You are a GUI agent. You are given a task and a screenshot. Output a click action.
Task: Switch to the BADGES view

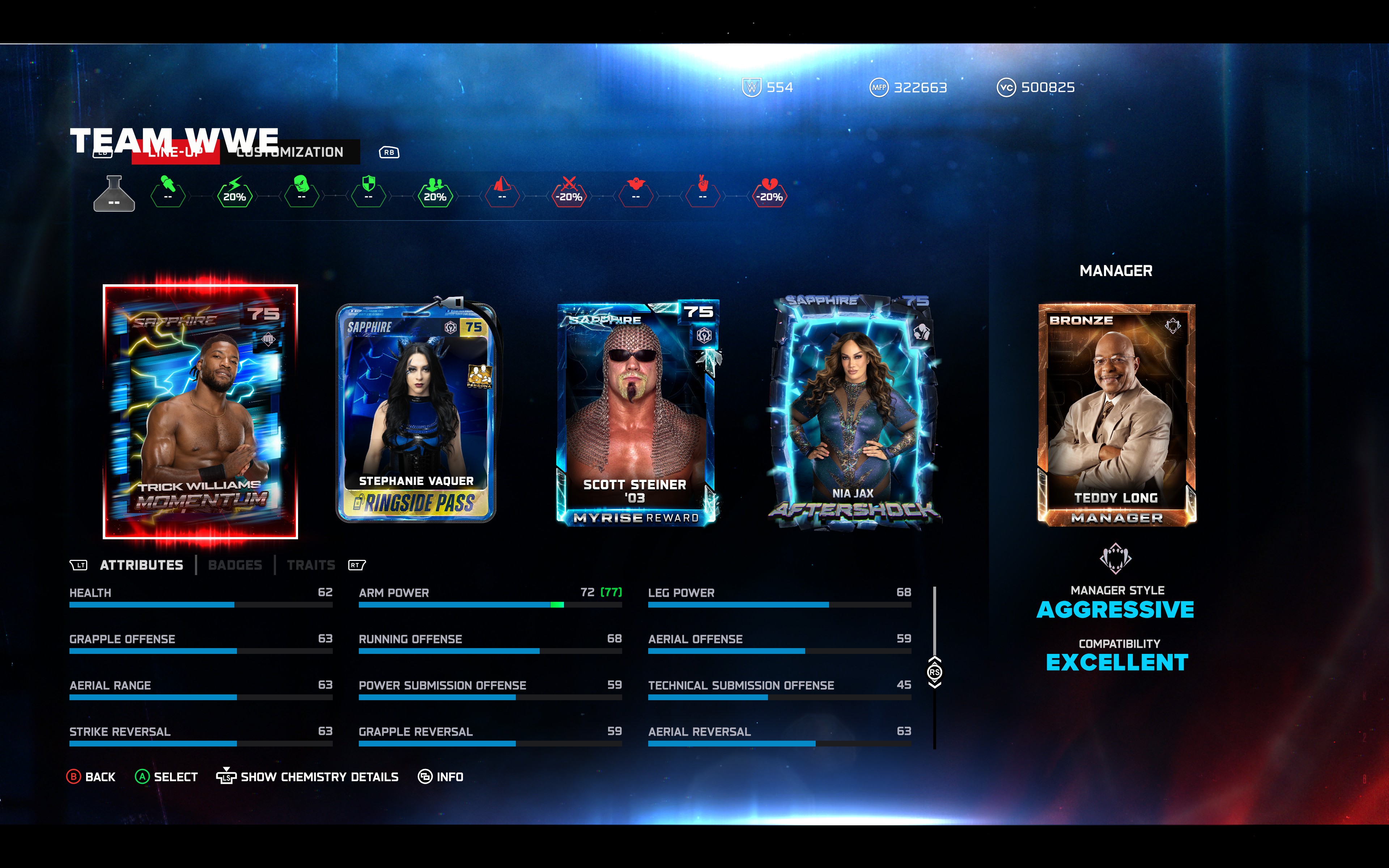click(235, 565)
